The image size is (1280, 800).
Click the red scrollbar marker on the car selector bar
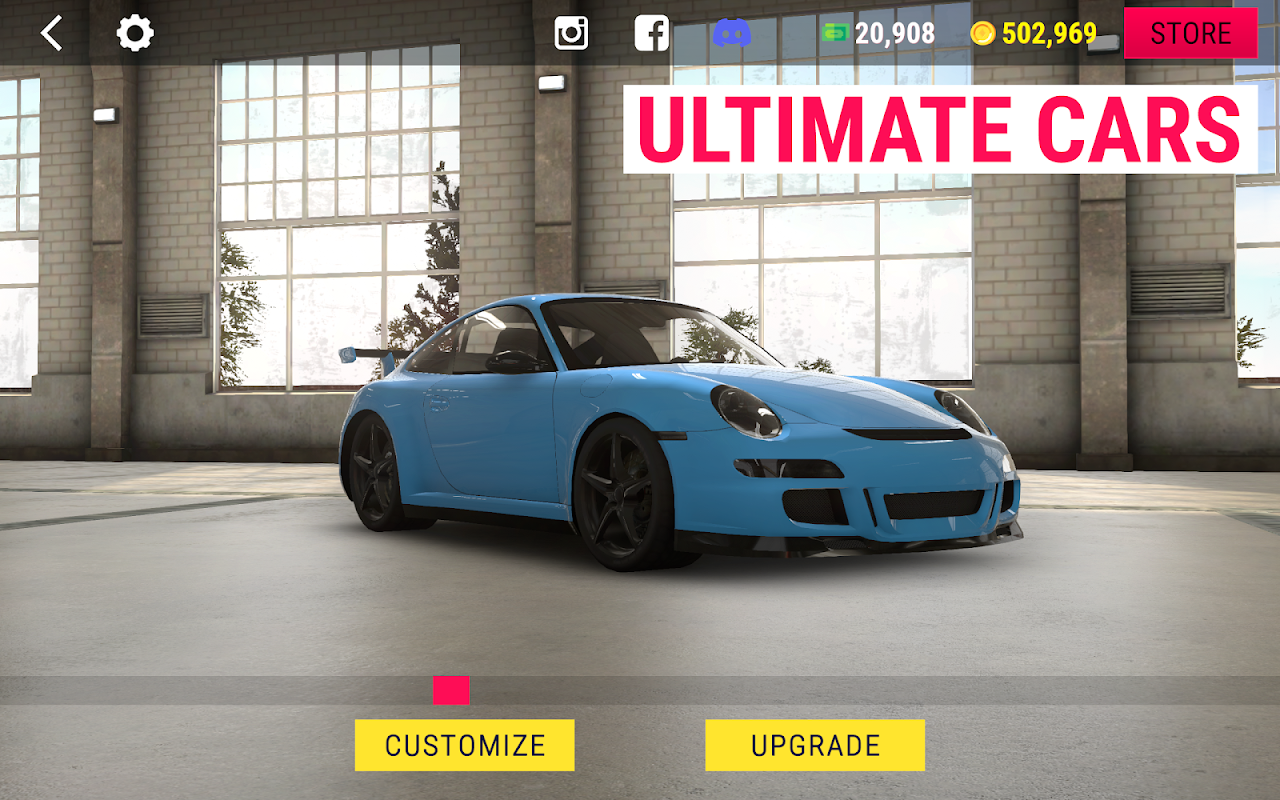point(451,690)
